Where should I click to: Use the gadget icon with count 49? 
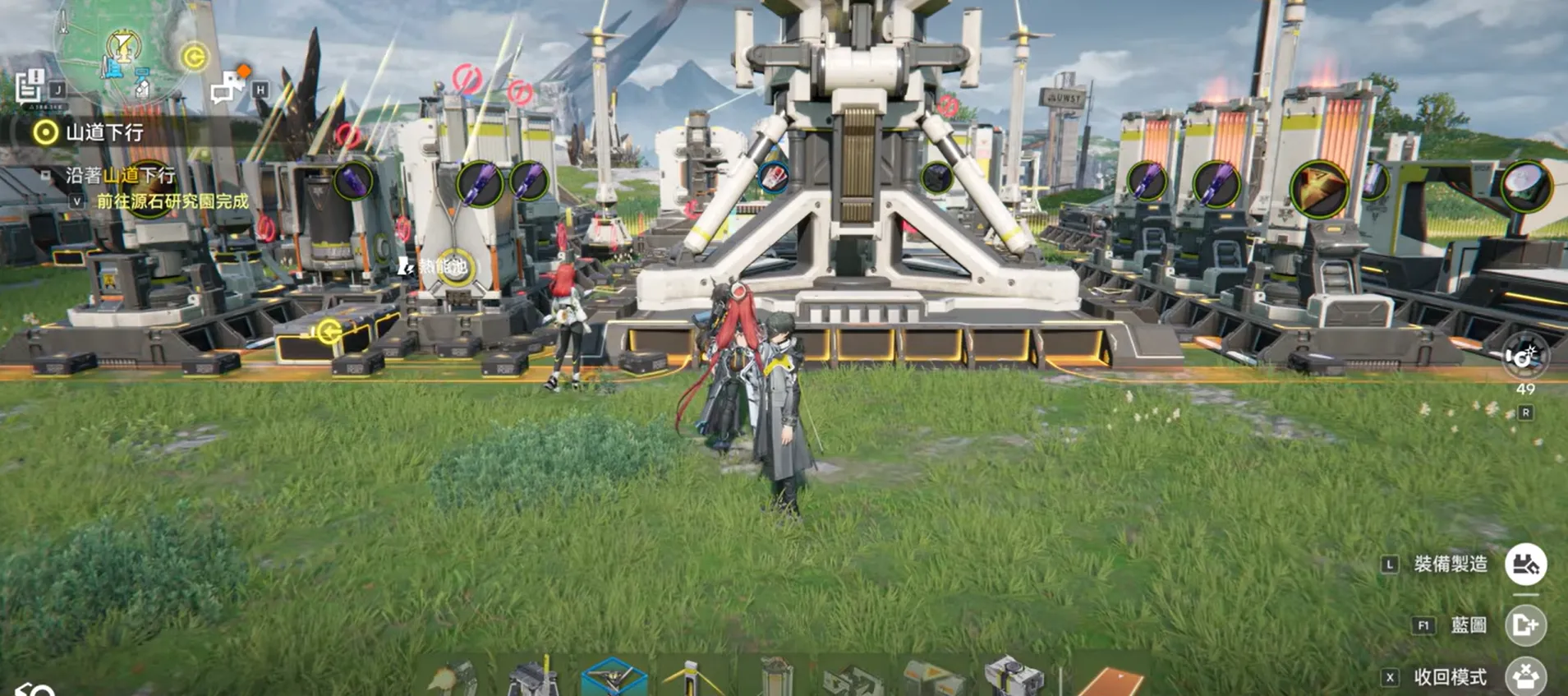1524,357
